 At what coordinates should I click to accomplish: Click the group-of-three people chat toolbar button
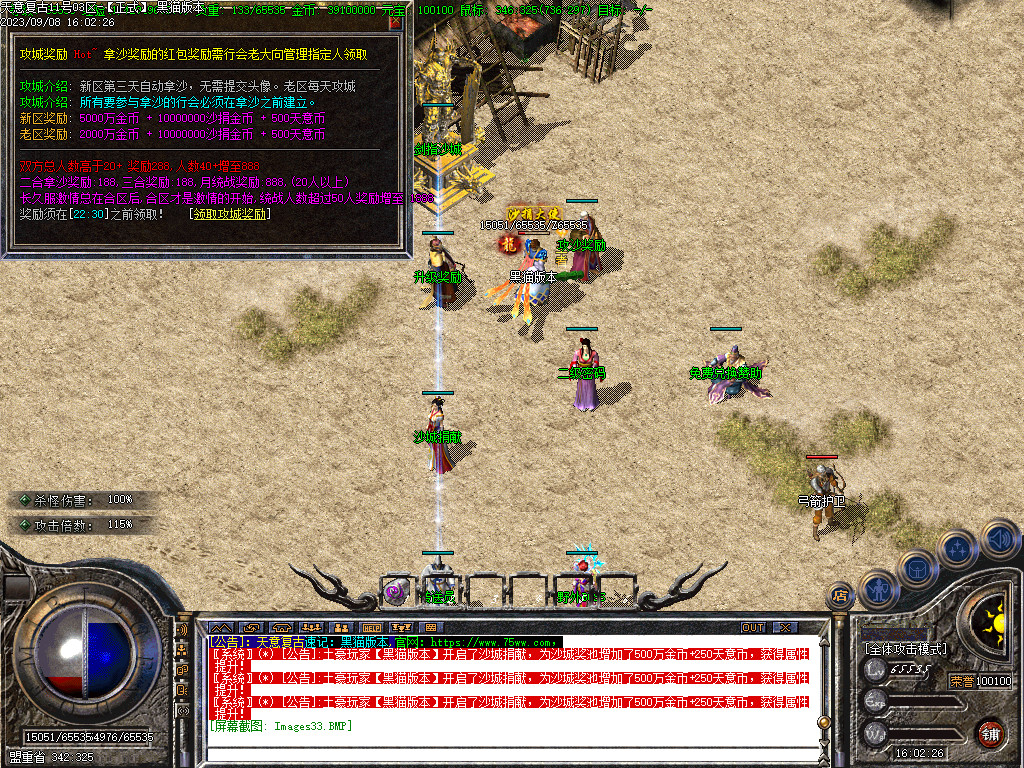pos(311,627)
